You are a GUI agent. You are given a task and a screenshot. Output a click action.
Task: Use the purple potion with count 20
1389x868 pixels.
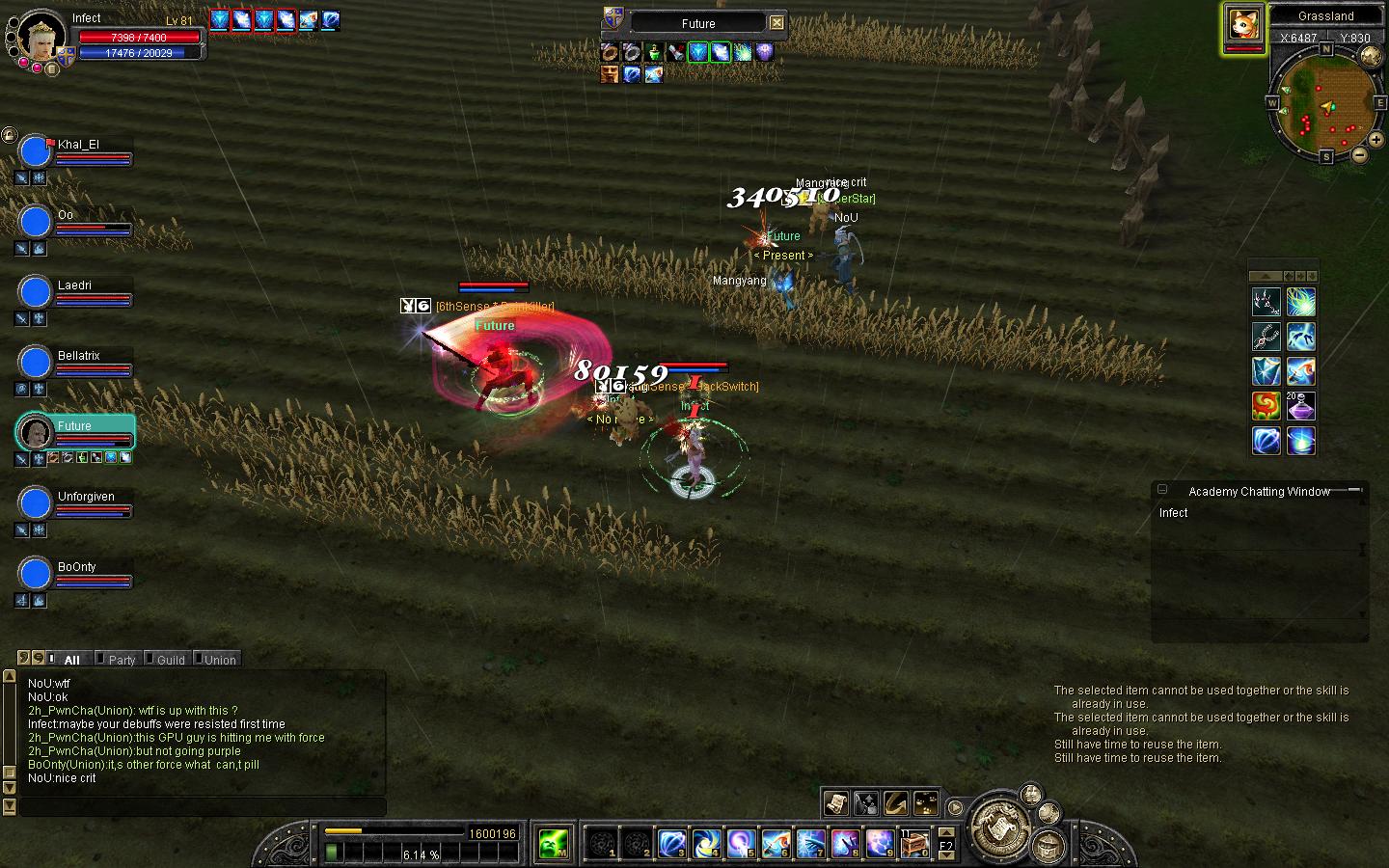[x=1300, y=406]
